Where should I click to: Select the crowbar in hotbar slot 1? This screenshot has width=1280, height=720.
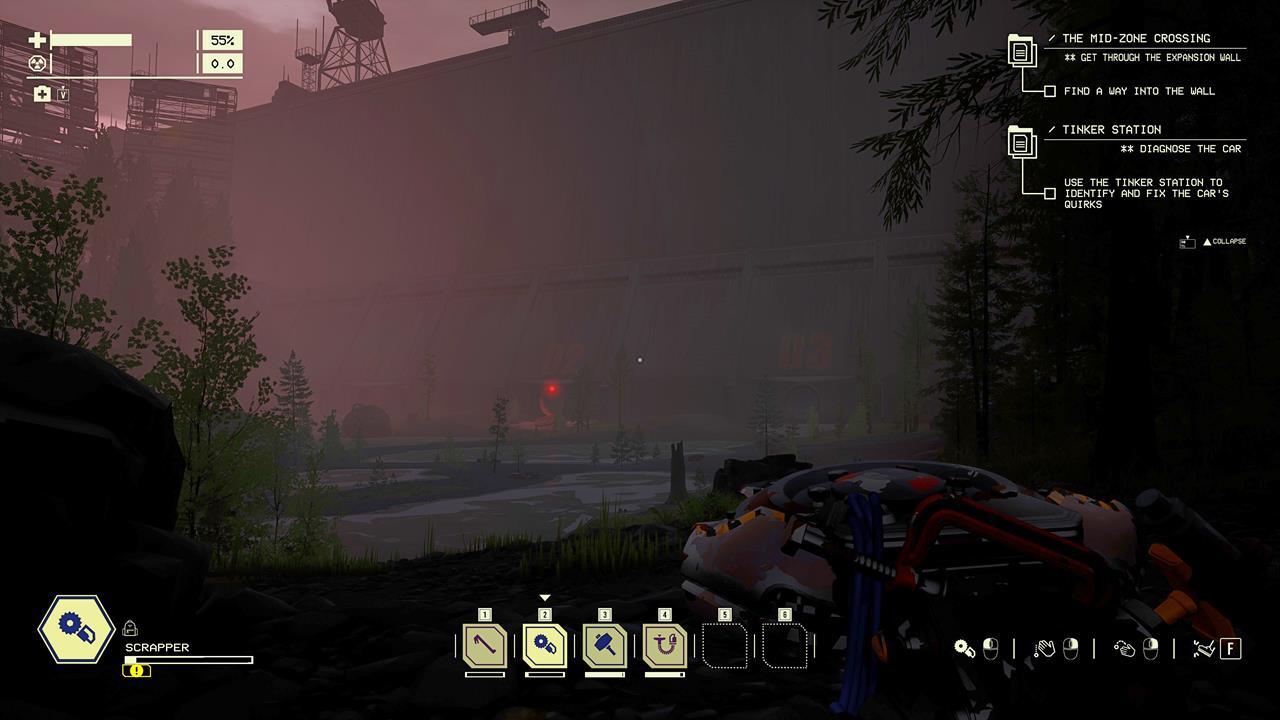point(485,646)
